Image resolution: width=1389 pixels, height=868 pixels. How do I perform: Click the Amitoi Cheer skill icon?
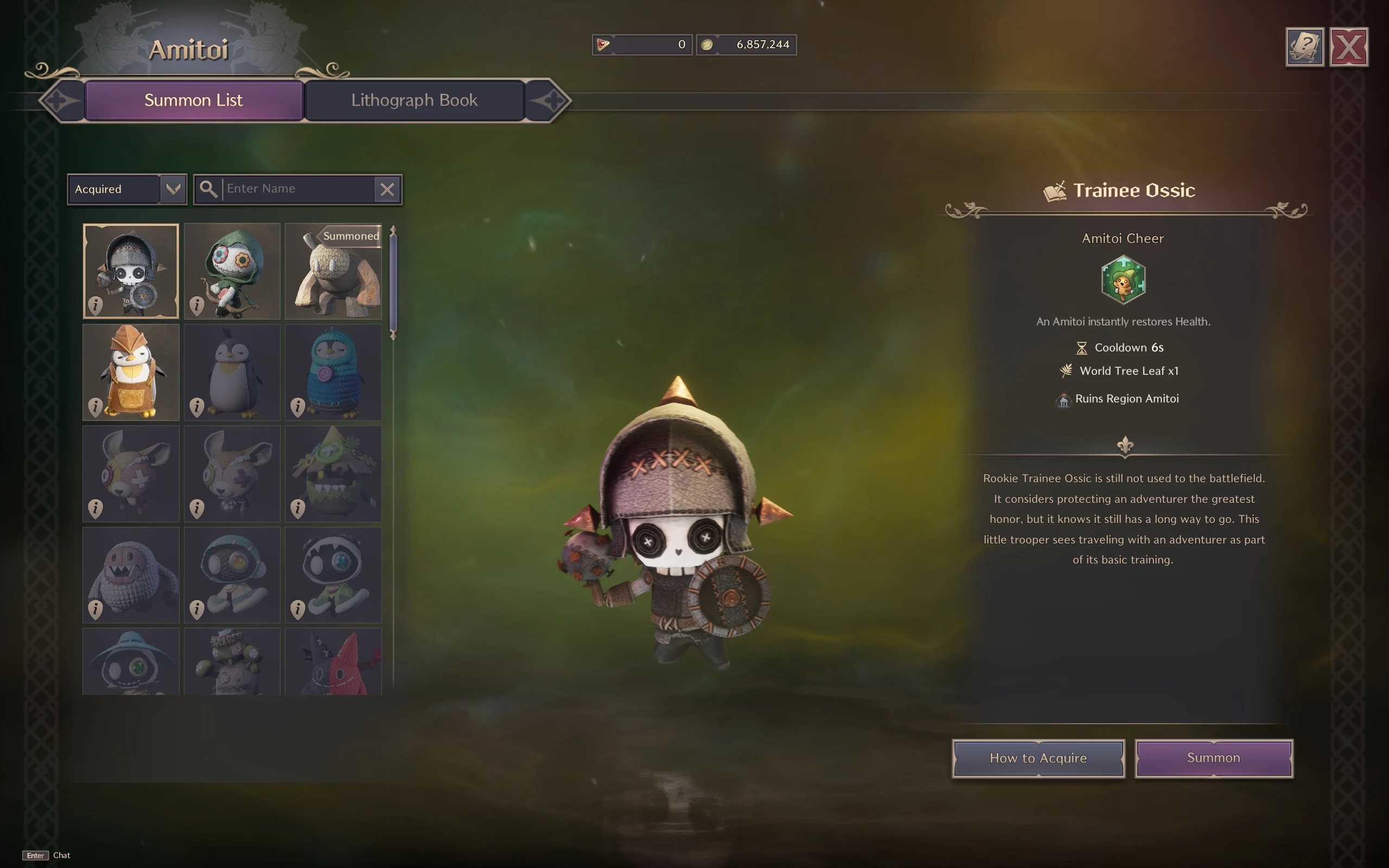coord(1123,279)
